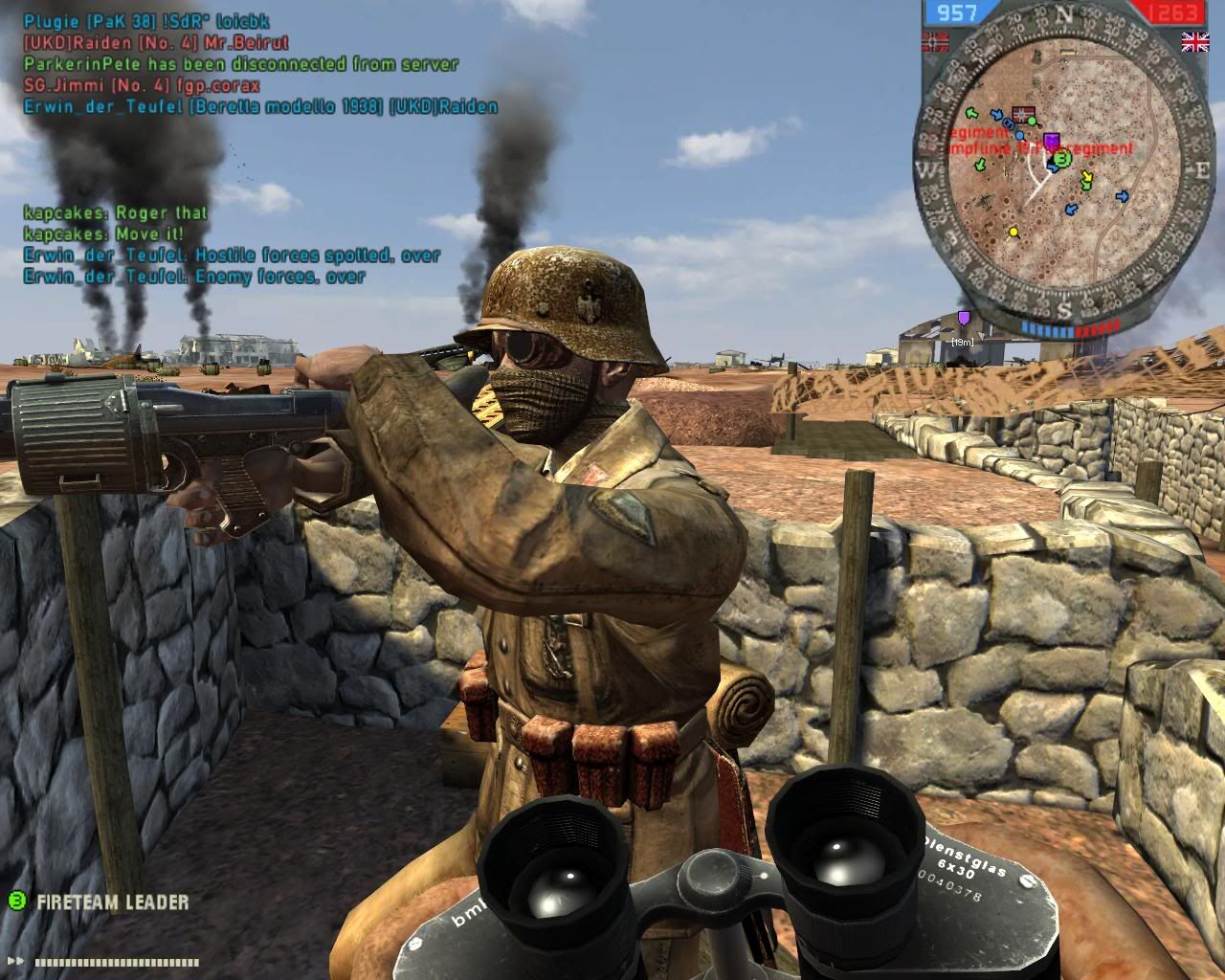This screenshot has height=980, width=1225.
Task: Click the blue ticket counter showing 957
Action: (x=954, y=13)
